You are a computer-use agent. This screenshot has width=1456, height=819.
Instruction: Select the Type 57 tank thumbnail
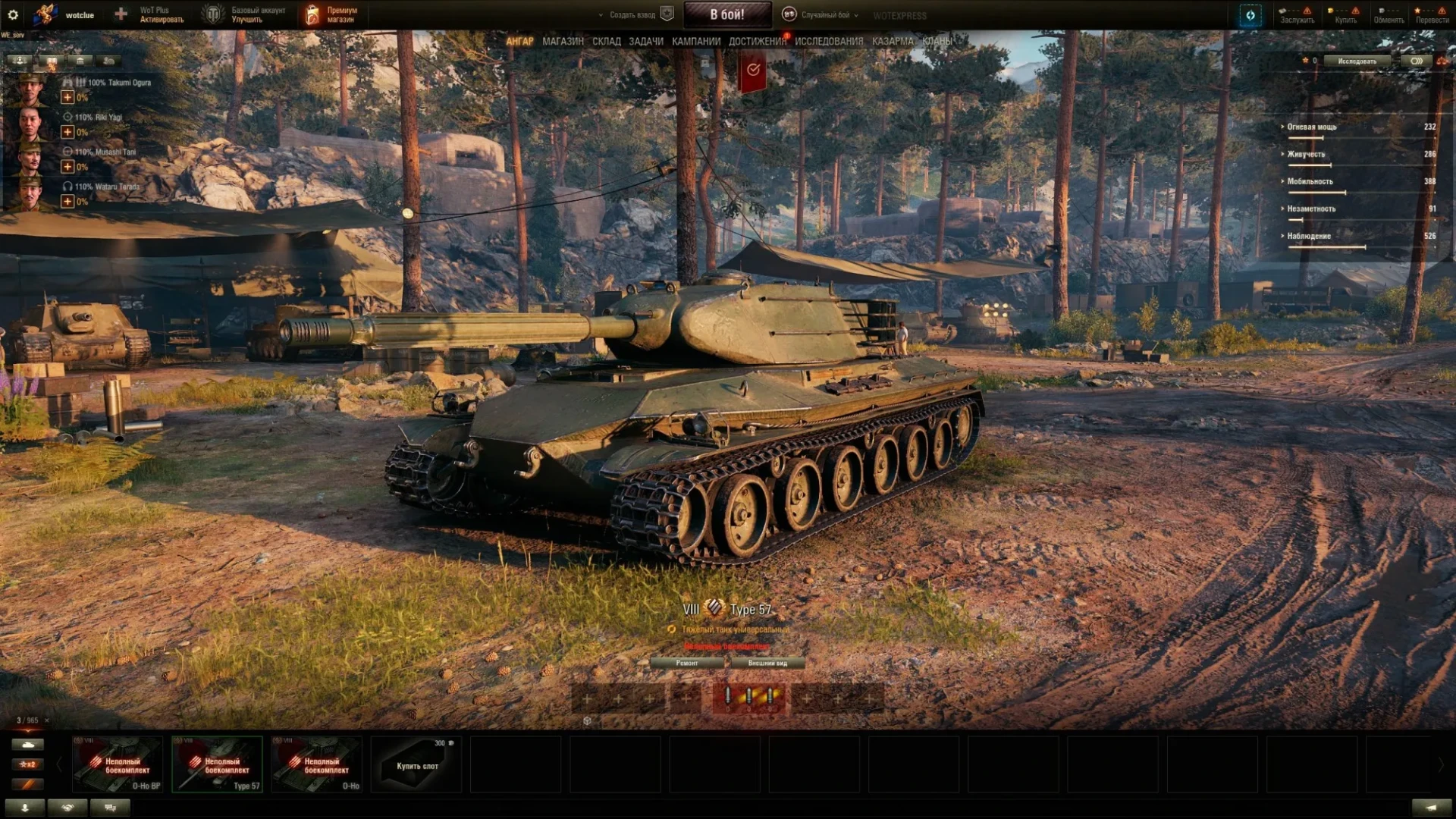(x=217, y=764)
